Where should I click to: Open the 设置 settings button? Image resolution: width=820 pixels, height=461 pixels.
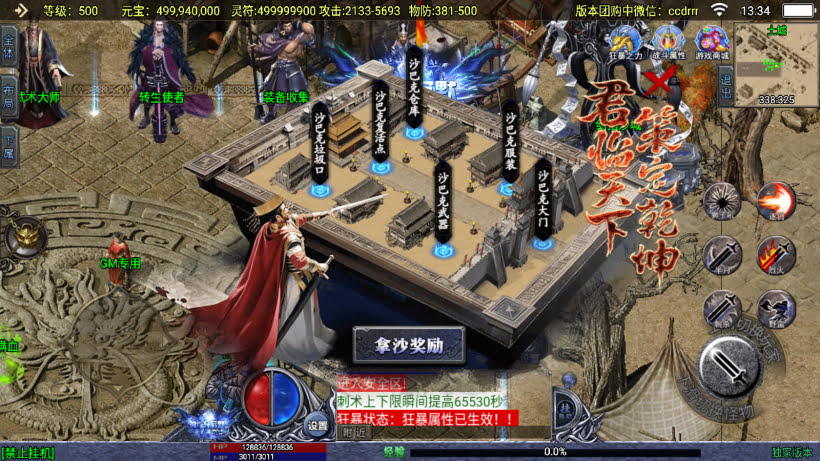click(x=317, y=422)
